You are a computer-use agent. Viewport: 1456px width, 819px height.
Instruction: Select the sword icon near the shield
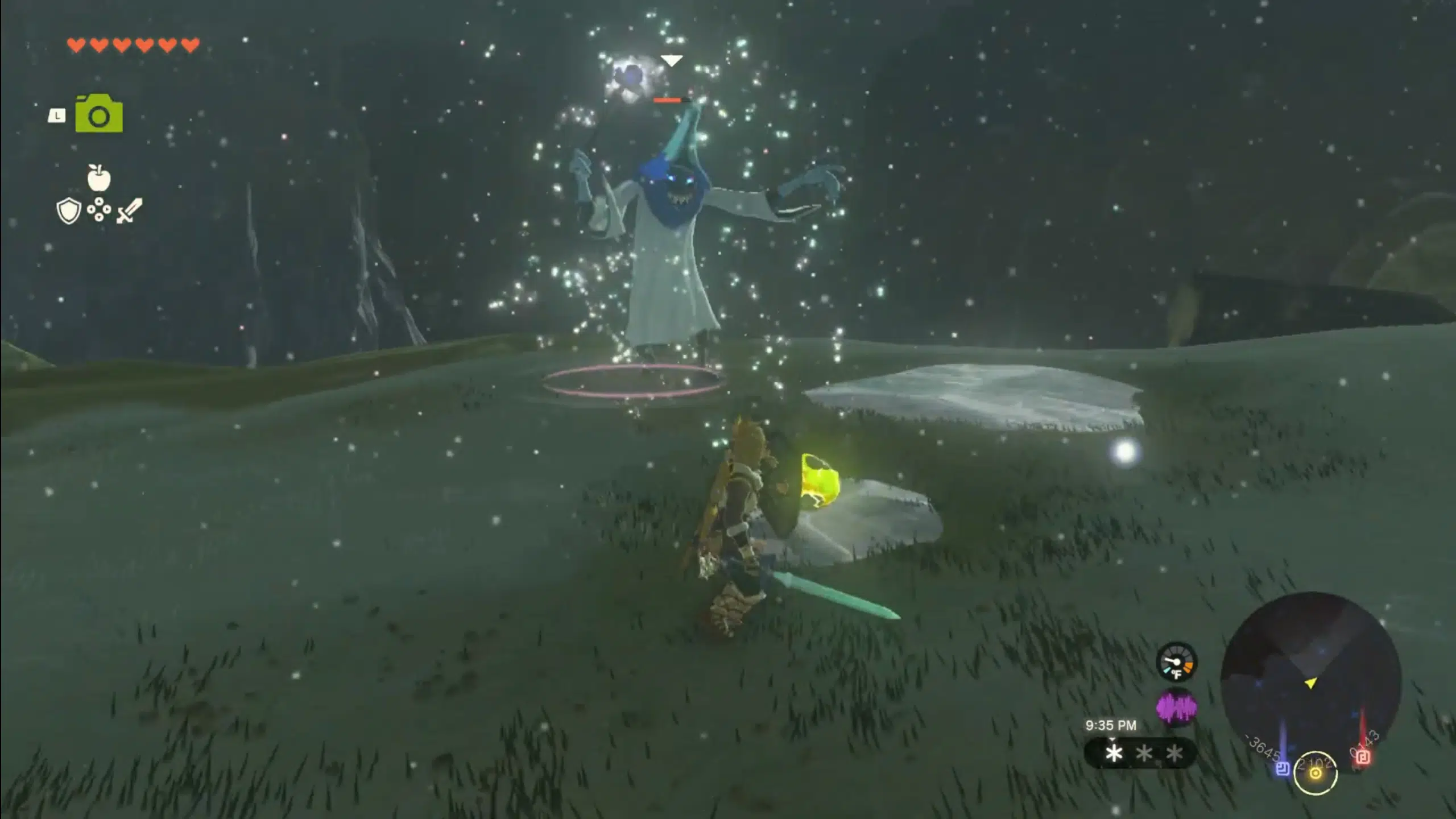point(130,212)
